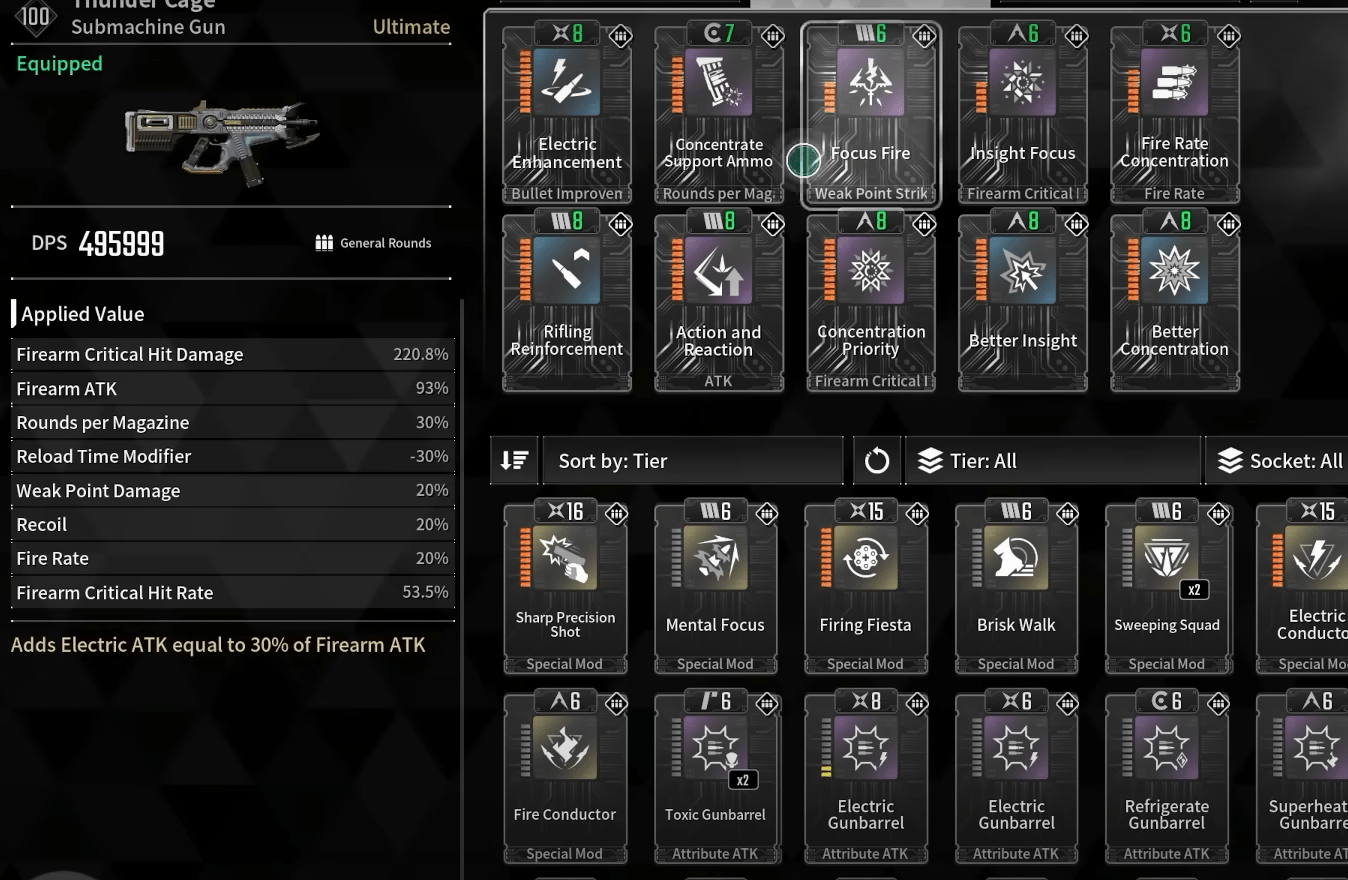The height and width of the screenshot is (880, 1348).
Task: Select the Firing Fiesta special mod
Action: coord(865,585)
